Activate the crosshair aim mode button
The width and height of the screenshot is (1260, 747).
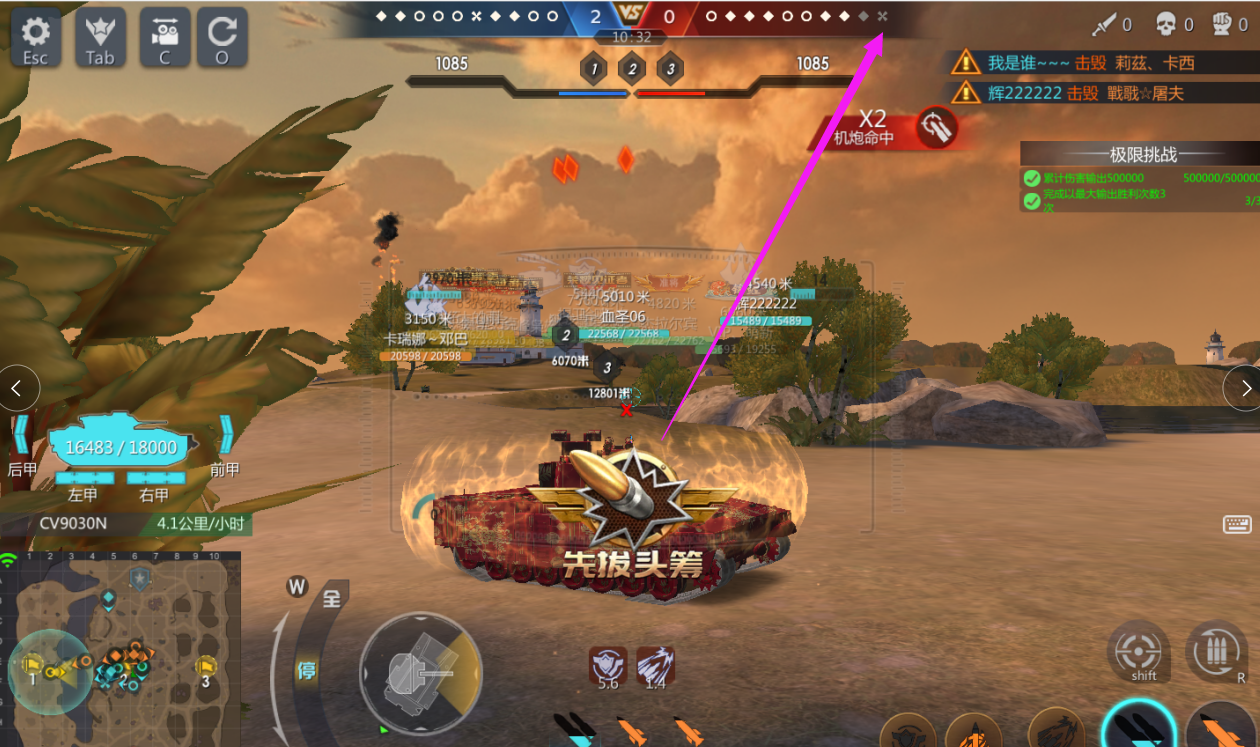tap(1139, 653)
